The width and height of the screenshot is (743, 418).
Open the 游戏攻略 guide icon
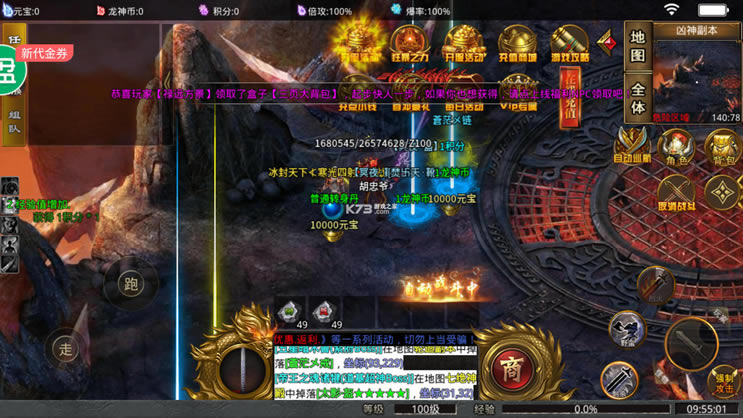click(x=570, y=46)
